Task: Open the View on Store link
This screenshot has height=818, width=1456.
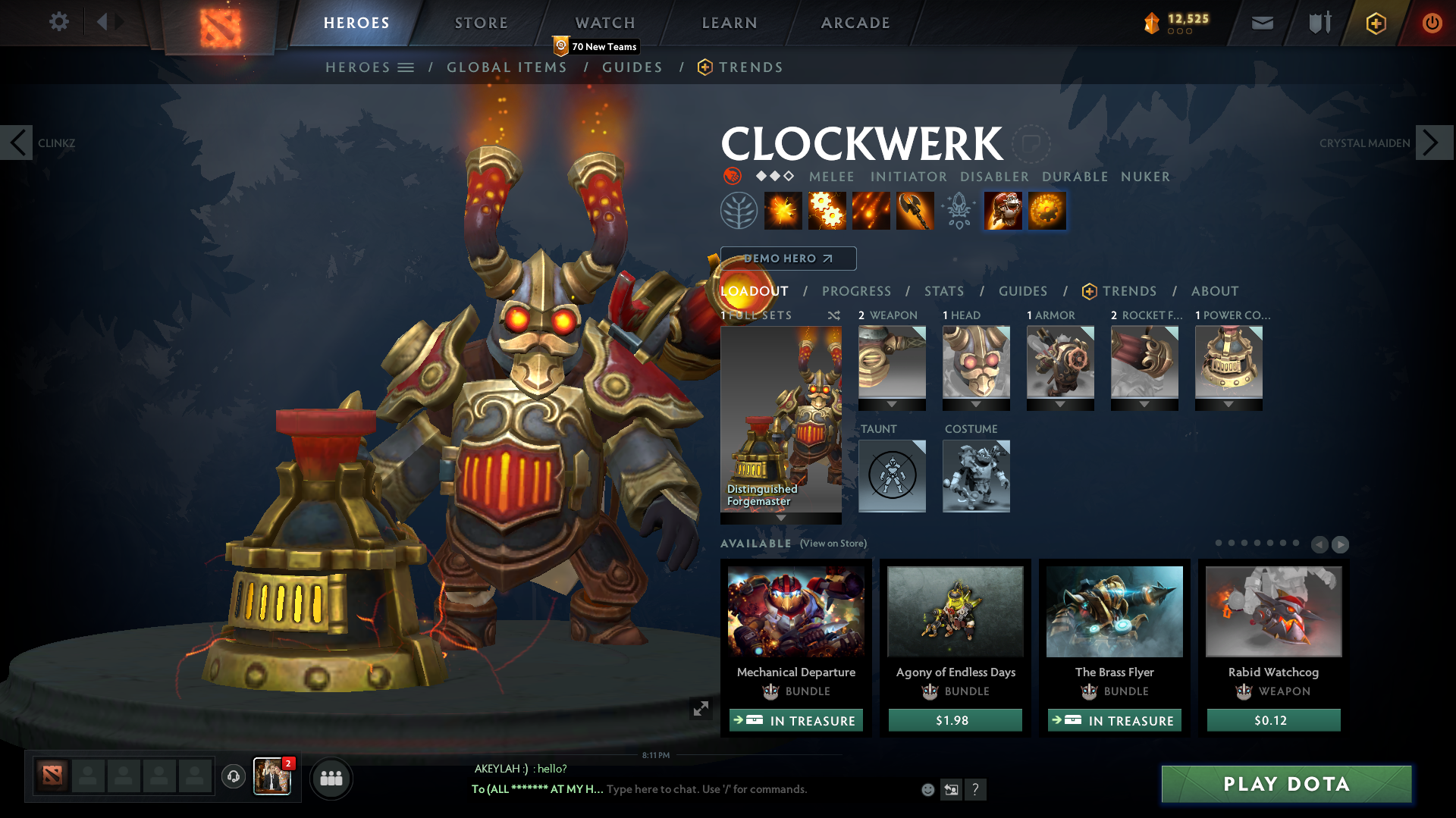Action: pos(833,544)
